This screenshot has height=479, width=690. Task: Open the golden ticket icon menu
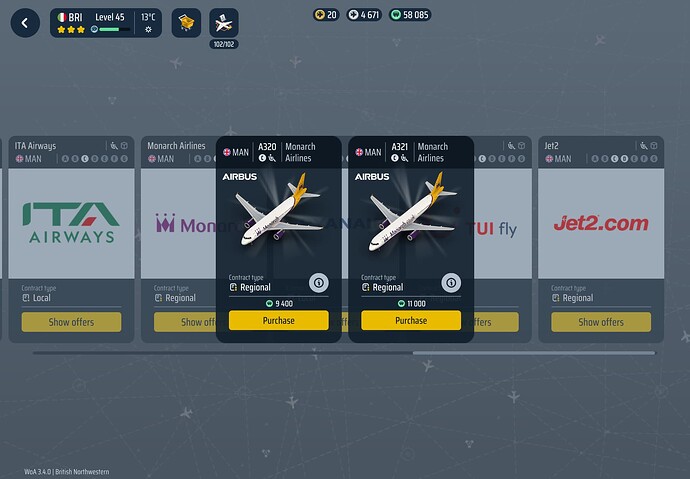(x=186, y=22)
